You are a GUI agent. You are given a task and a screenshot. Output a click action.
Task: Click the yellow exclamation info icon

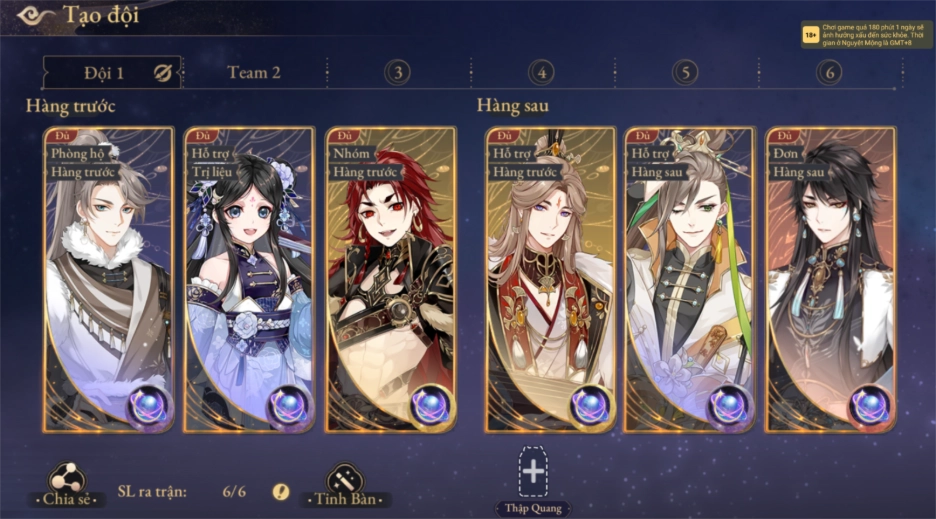[281, 491]
